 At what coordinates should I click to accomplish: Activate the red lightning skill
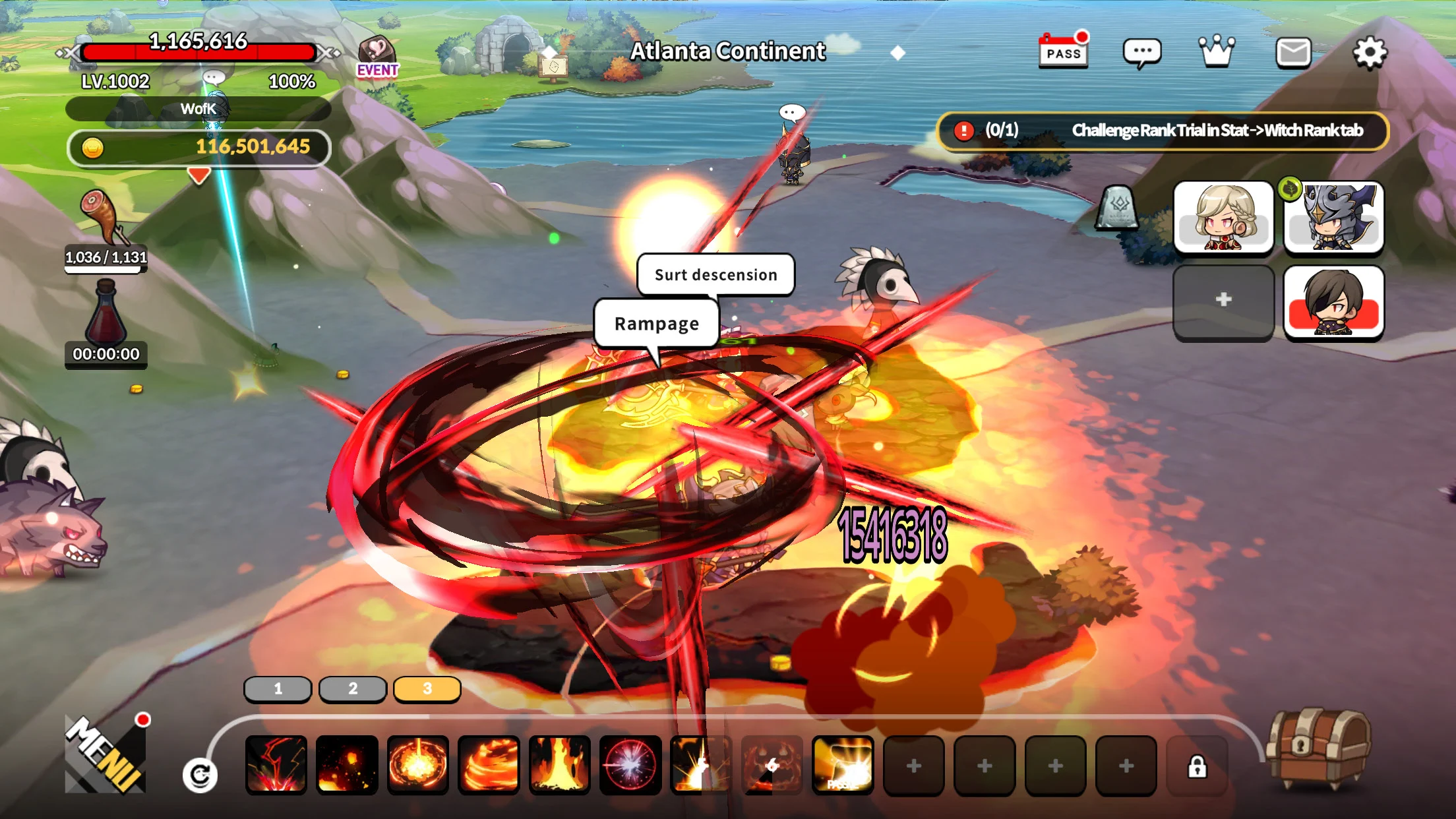[276, 765]
